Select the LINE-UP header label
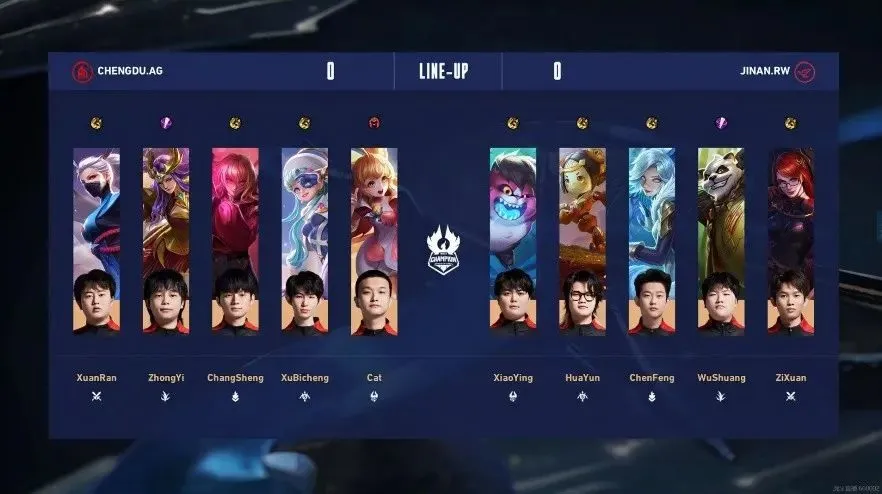 click(x=444, y=72)
